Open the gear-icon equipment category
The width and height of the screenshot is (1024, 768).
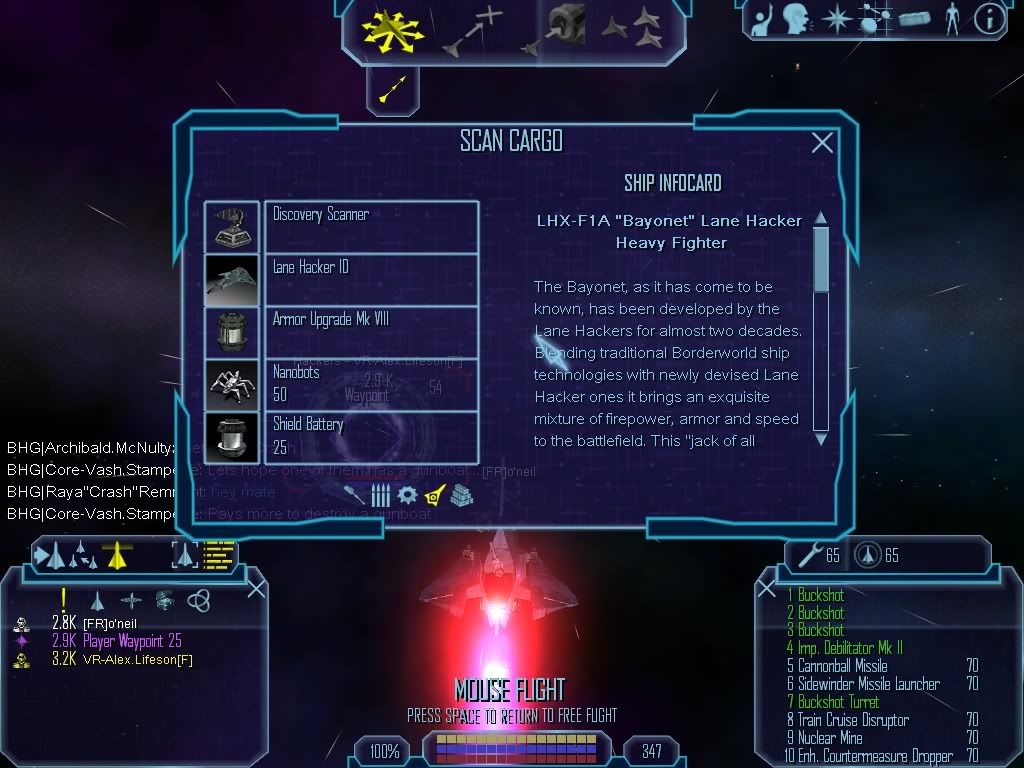coord(407,494)
